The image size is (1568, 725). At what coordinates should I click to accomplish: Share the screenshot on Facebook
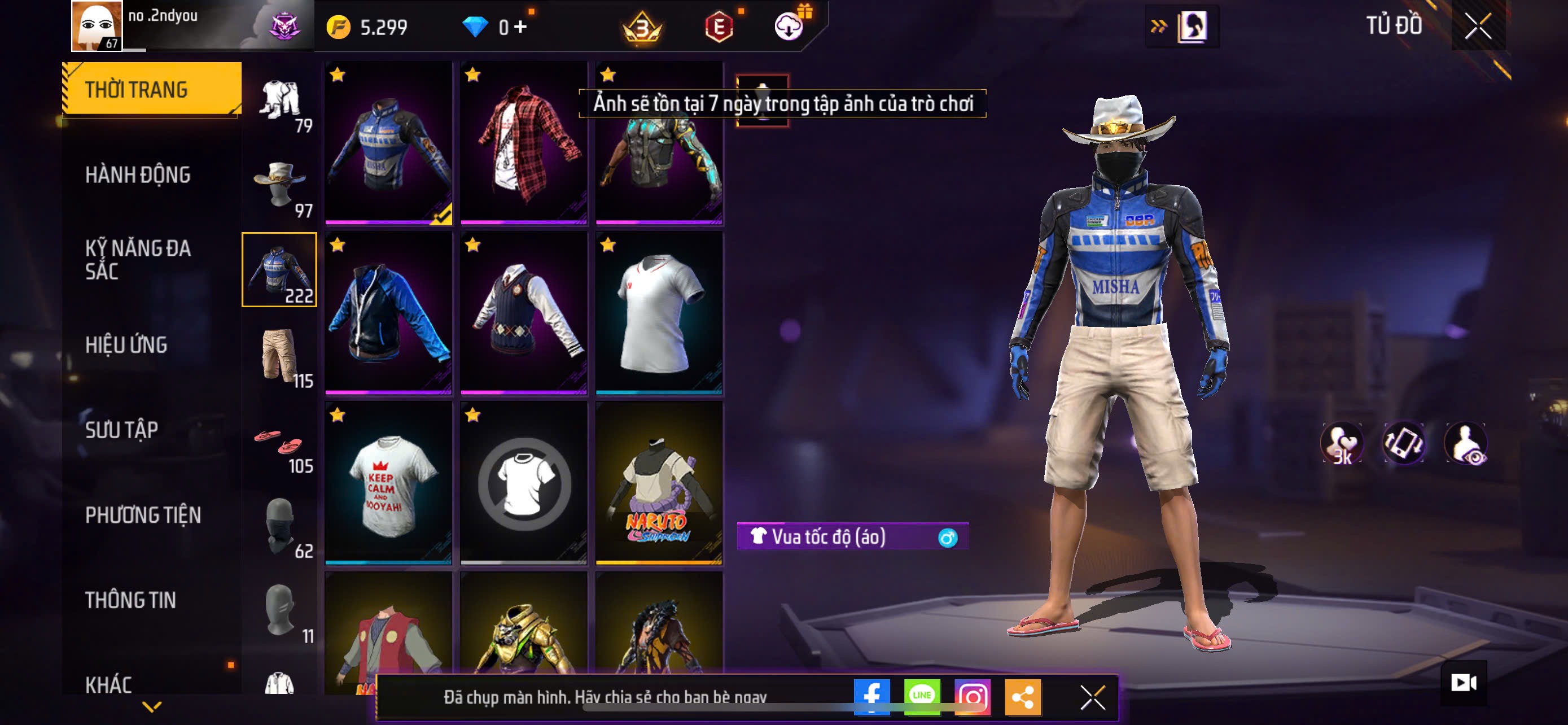point(871,696)
